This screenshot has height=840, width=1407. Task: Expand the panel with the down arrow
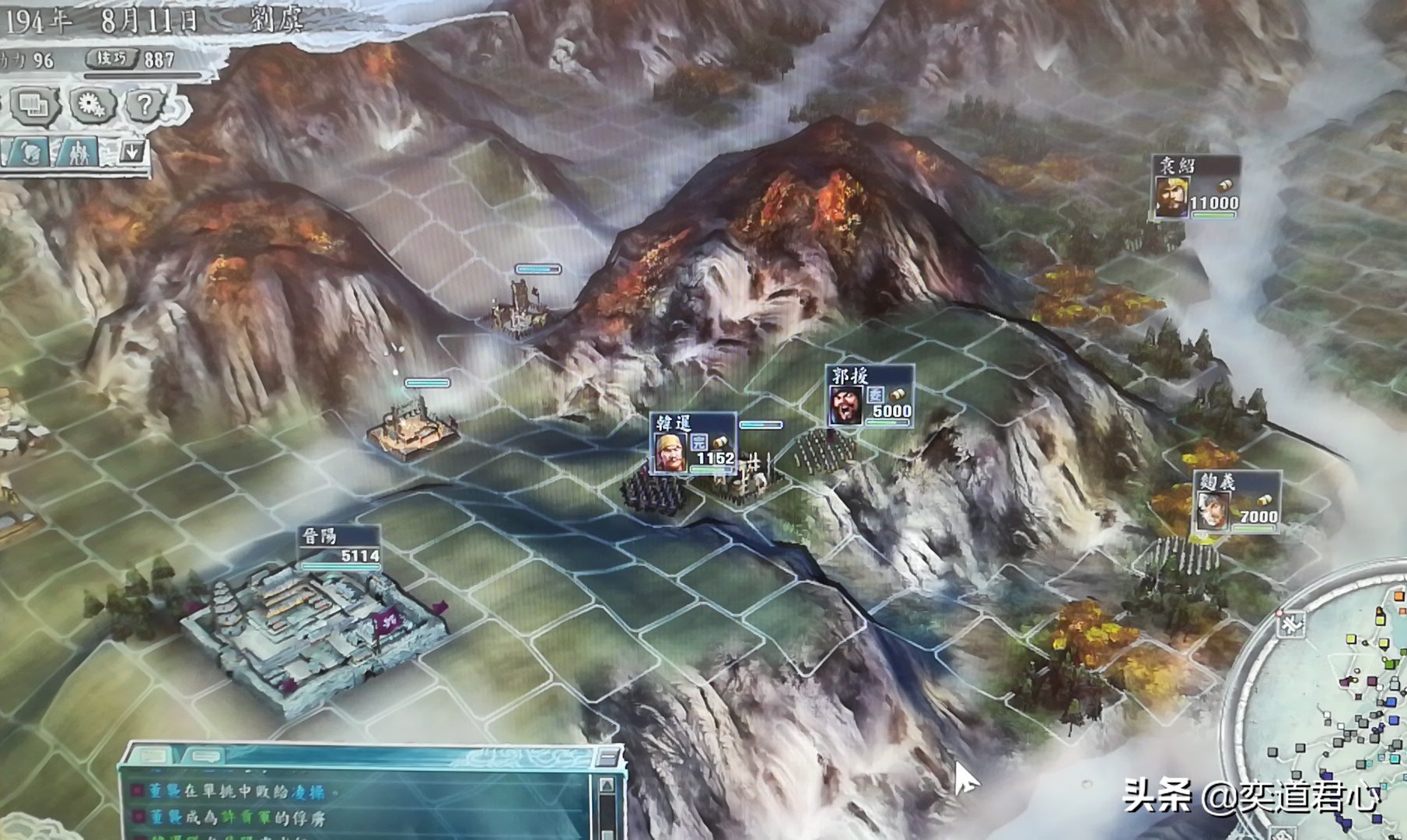coord(132,152)
